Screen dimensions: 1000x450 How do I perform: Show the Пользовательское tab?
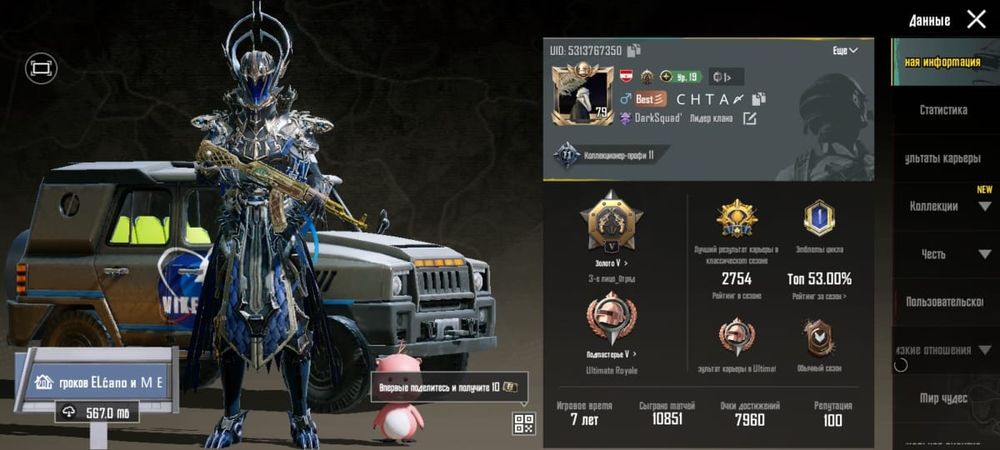[x=943, y=302]
